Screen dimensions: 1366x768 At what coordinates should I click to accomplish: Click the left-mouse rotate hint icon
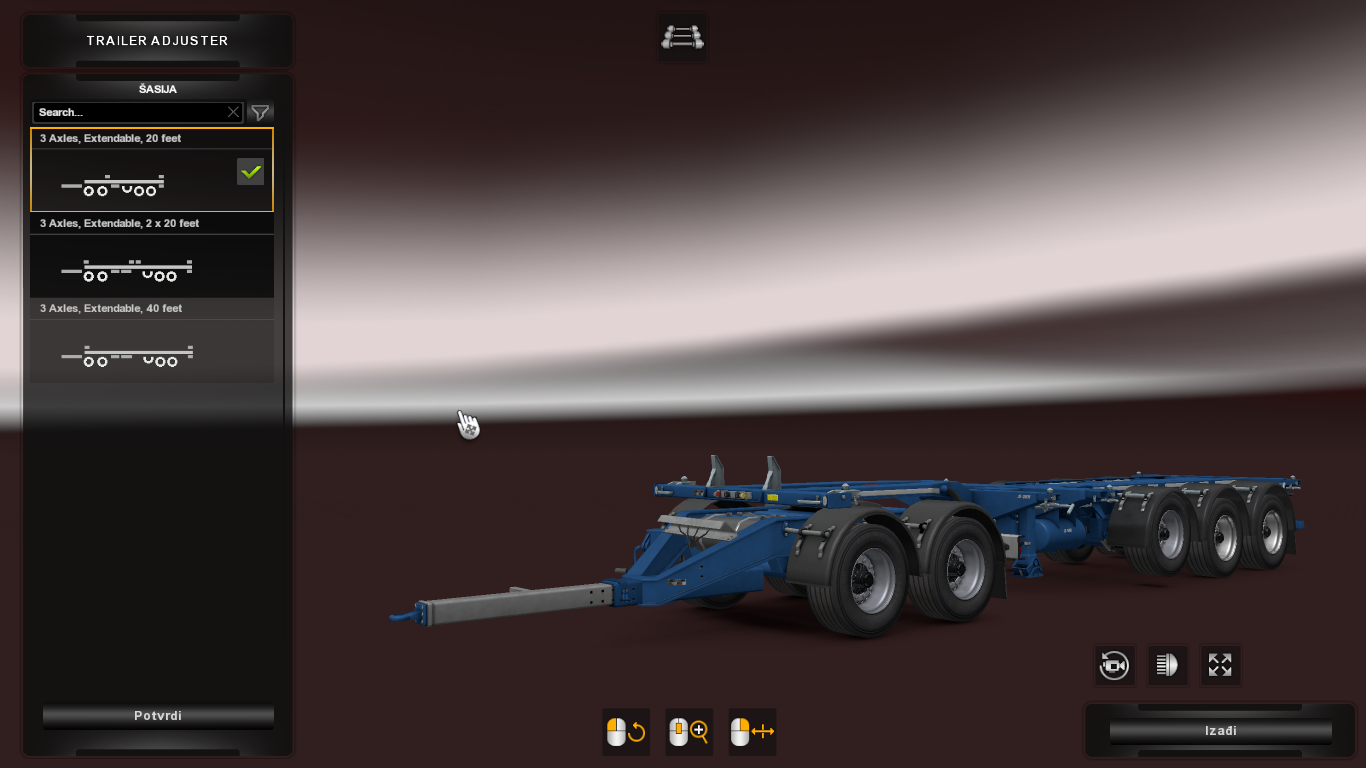(x=625, y=731)
